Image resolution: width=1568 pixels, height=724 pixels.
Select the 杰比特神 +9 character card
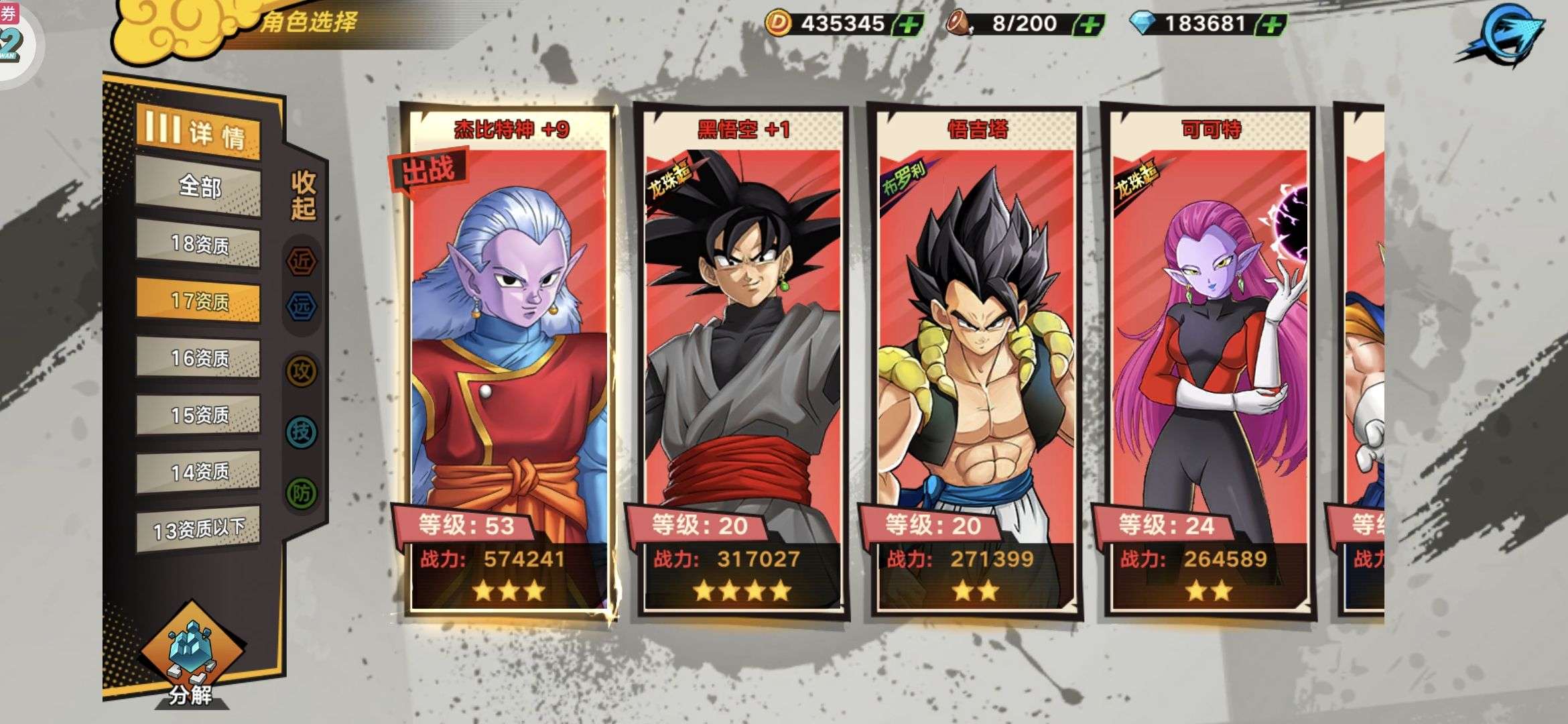(x=509, y=362)
